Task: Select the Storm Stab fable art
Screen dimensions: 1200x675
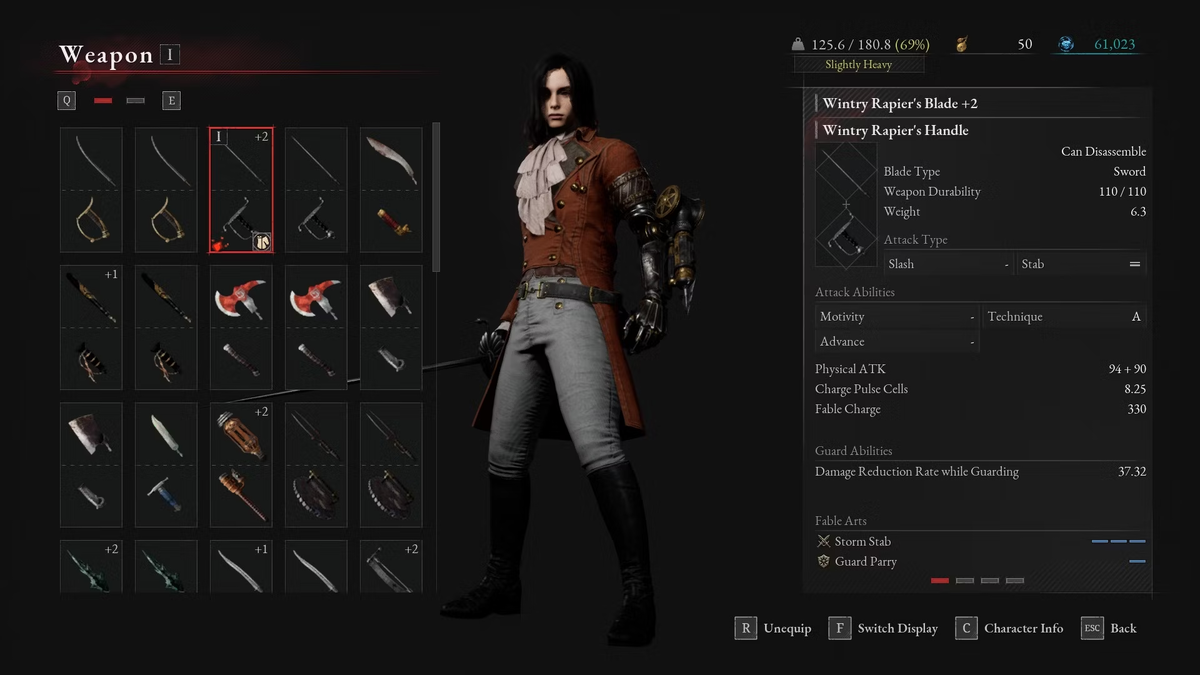Action: point(863,541)
